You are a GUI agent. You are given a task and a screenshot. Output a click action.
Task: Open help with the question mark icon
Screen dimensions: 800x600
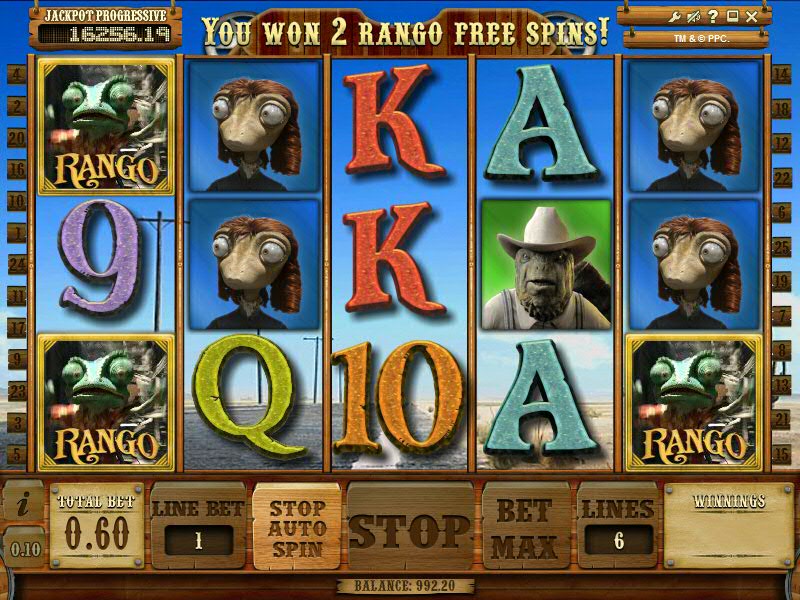coord(714,16)
